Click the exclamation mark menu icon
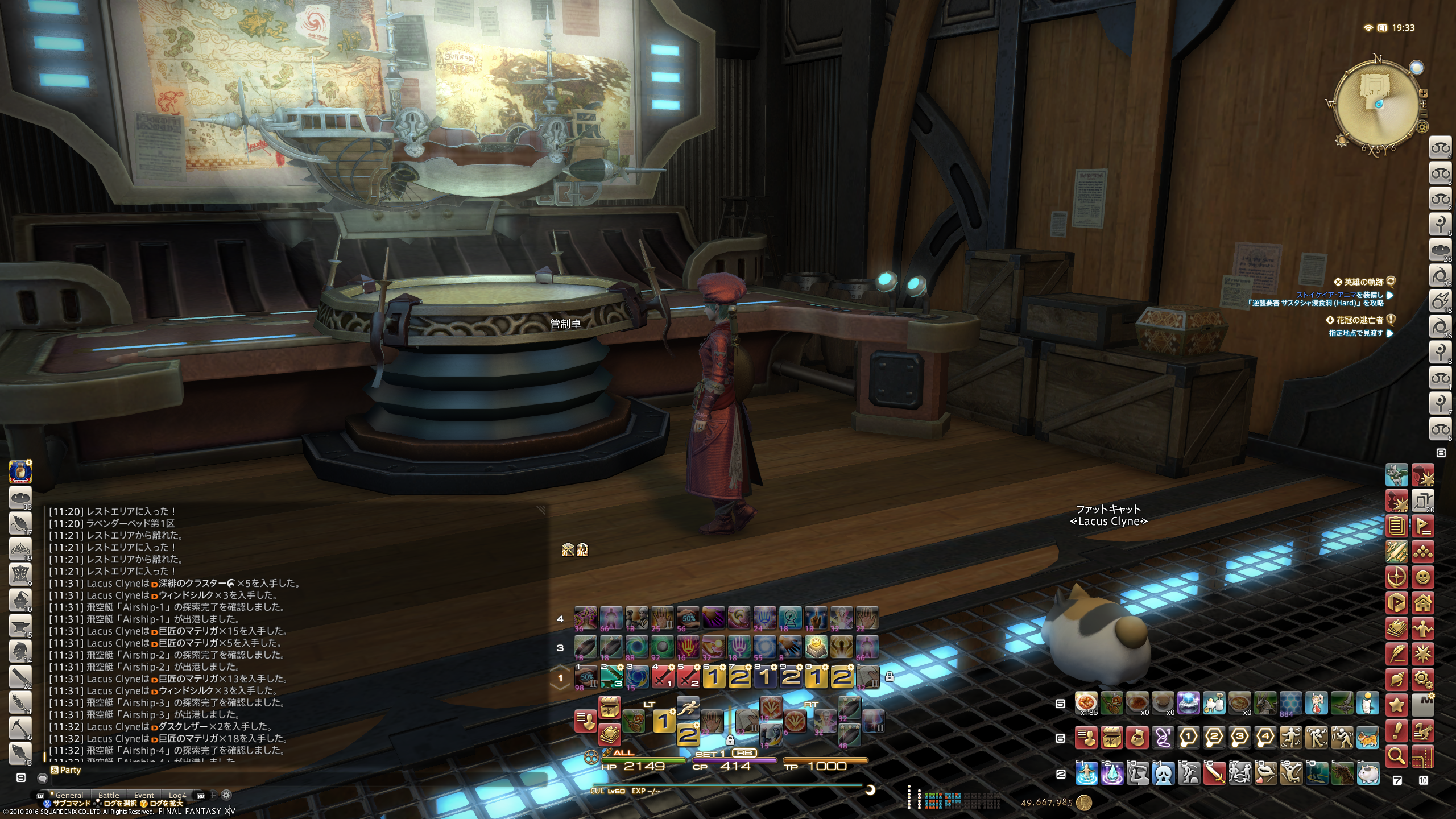The image size is (1456, 819). [x=1397, y=730]
